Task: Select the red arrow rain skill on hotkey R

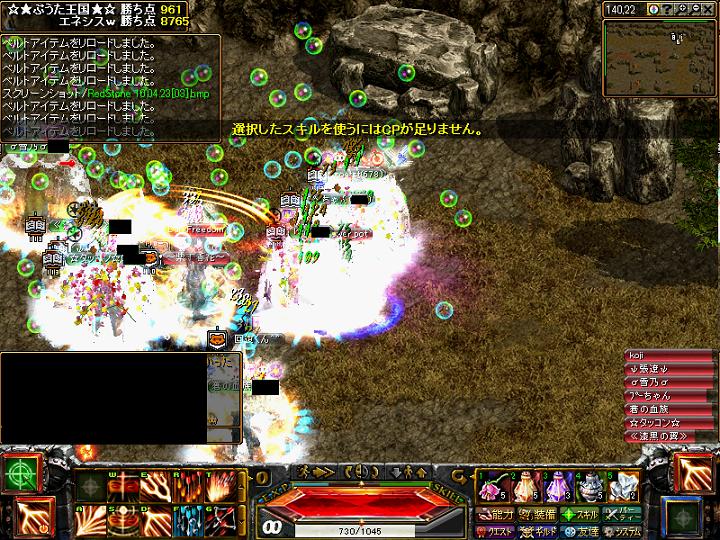Action: point(187,487)
